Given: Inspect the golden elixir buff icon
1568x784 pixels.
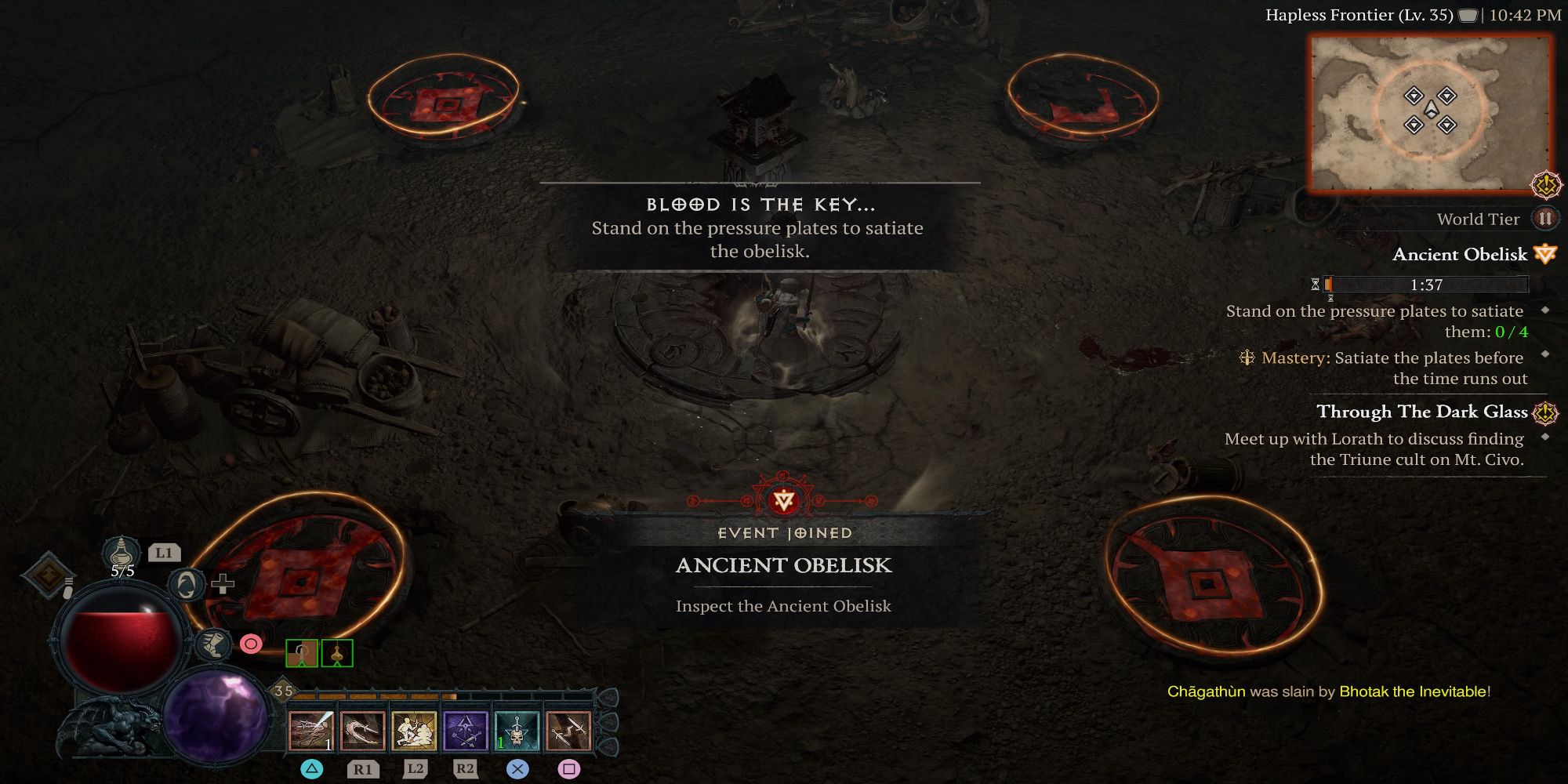Looking at the screenshot, I should pos(337,653).
